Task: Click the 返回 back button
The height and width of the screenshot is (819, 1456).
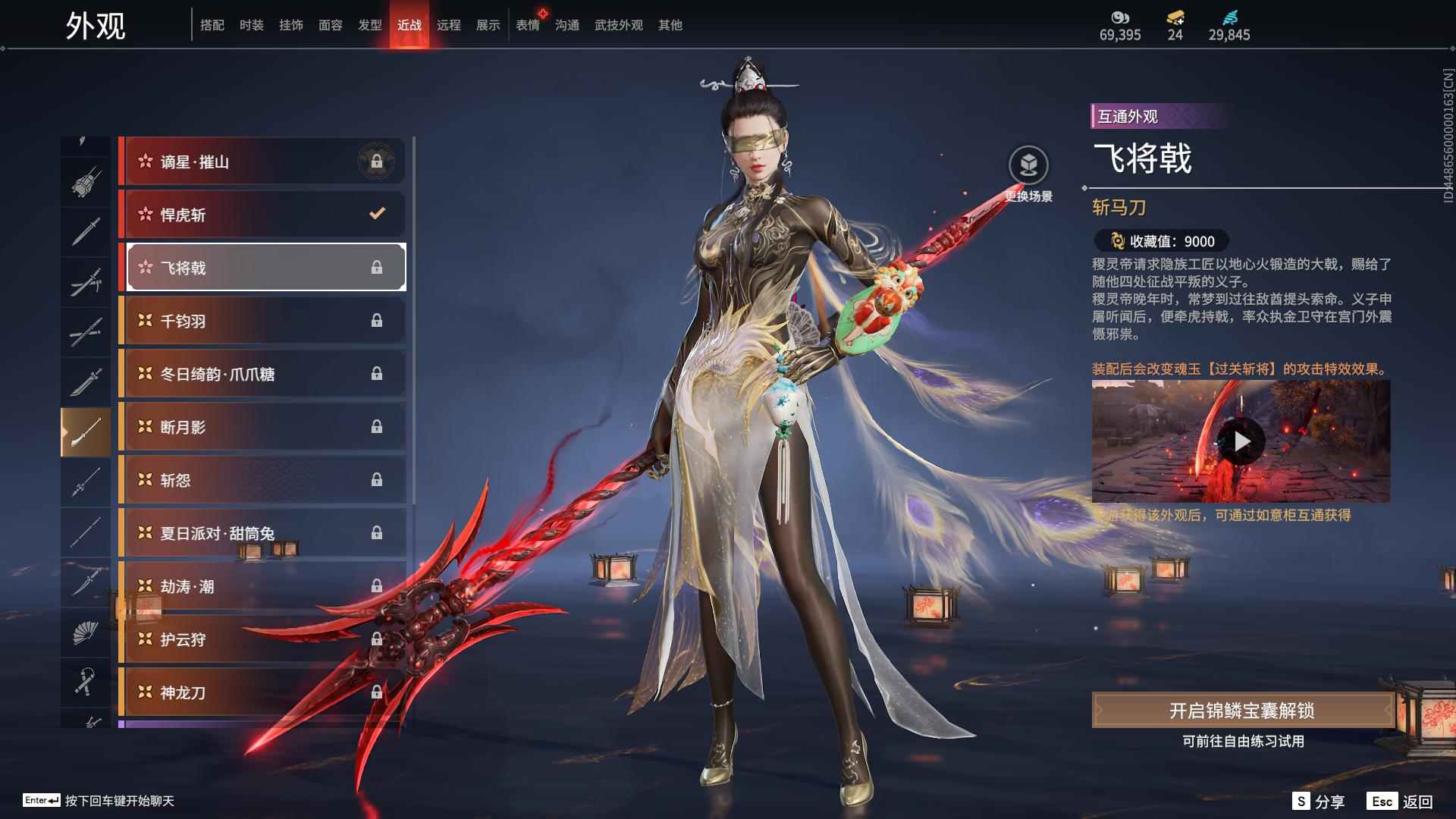Action: pyautogui.click(x=1401, y=802)
